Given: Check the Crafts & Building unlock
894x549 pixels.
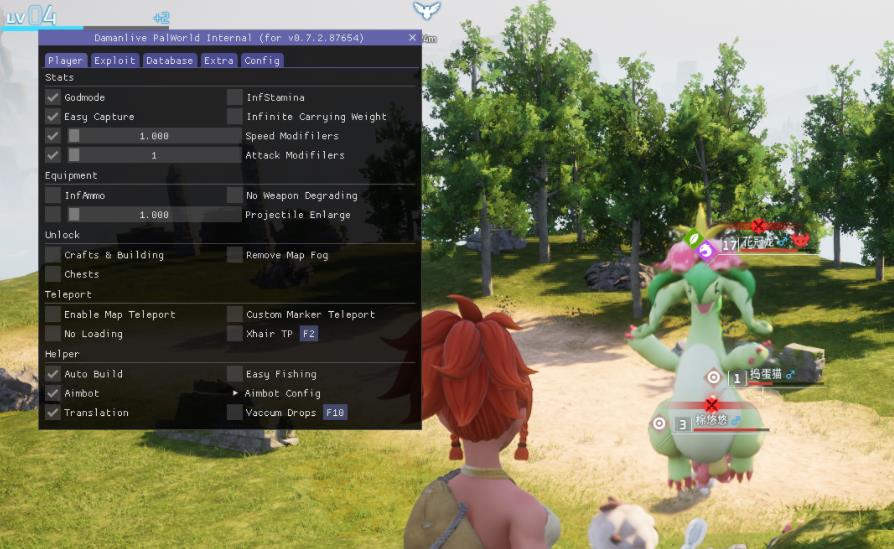Looking at the screenshot, I should pyautogui.click(x=53, y=255).
